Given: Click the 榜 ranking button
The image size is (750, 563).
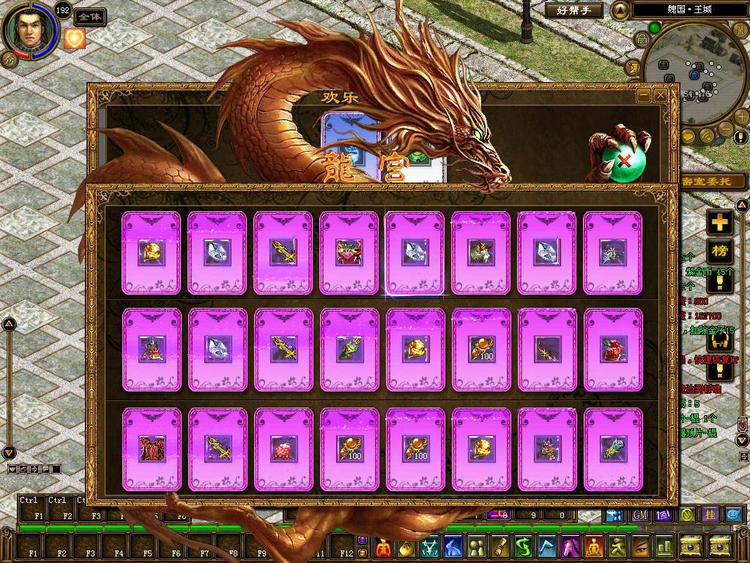Looking at the screenshot, I should tap(719, 251).
